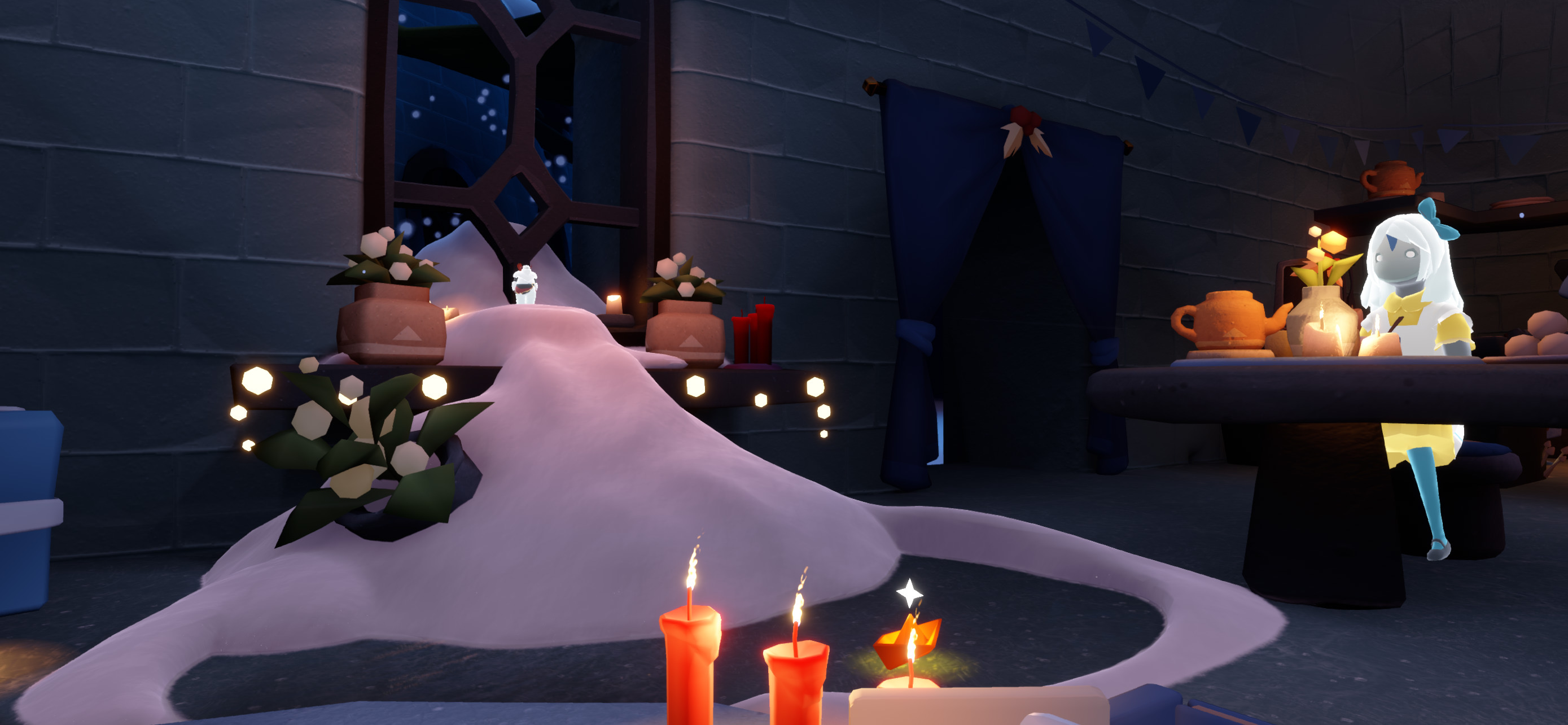Tap the star marker above the paper boat
The width and height of the screenshot is (1568, 725).
tap(909, 592)
